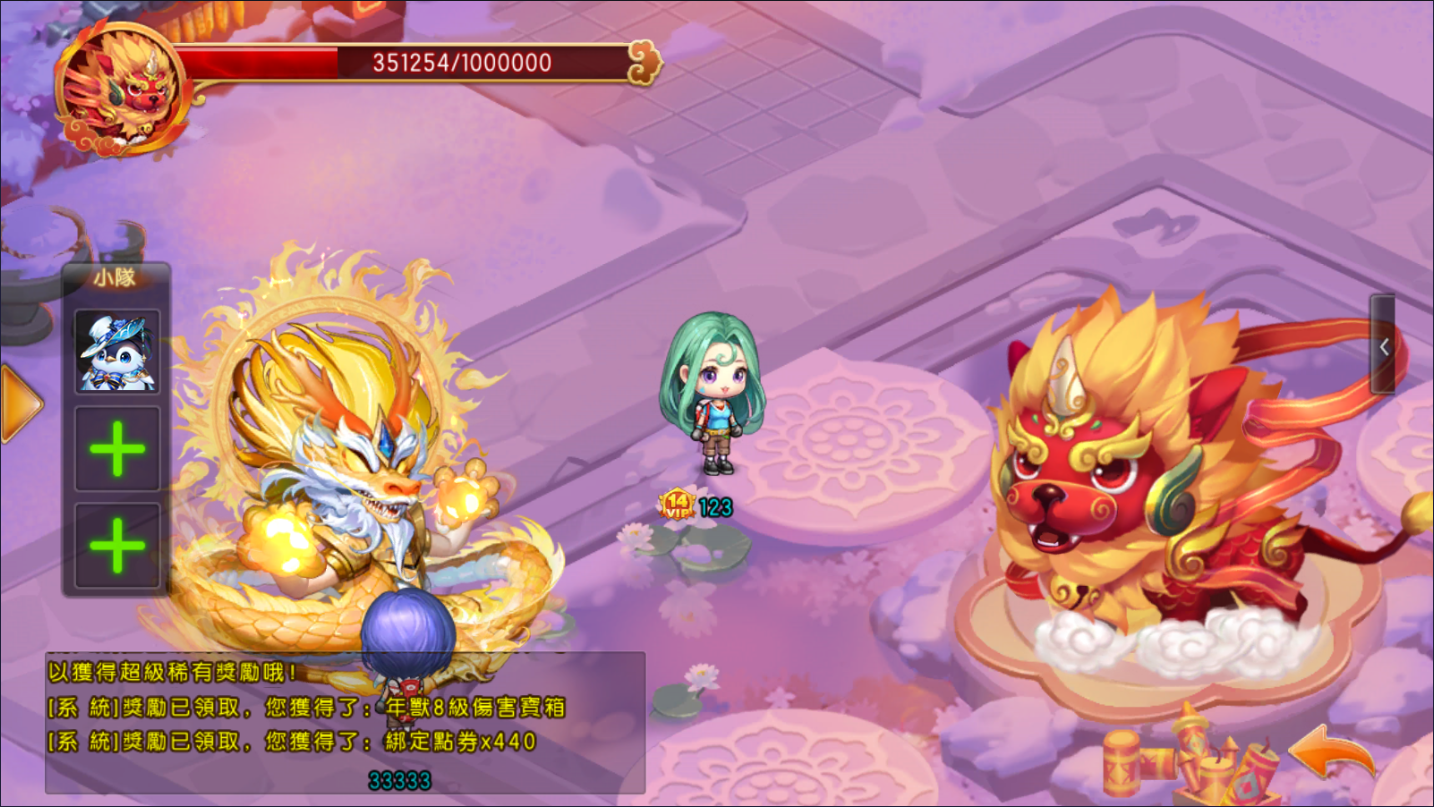Leave via the orange return arrow
The height and width of the screenshot is (807, 1434).
(x=1332, y=755)
